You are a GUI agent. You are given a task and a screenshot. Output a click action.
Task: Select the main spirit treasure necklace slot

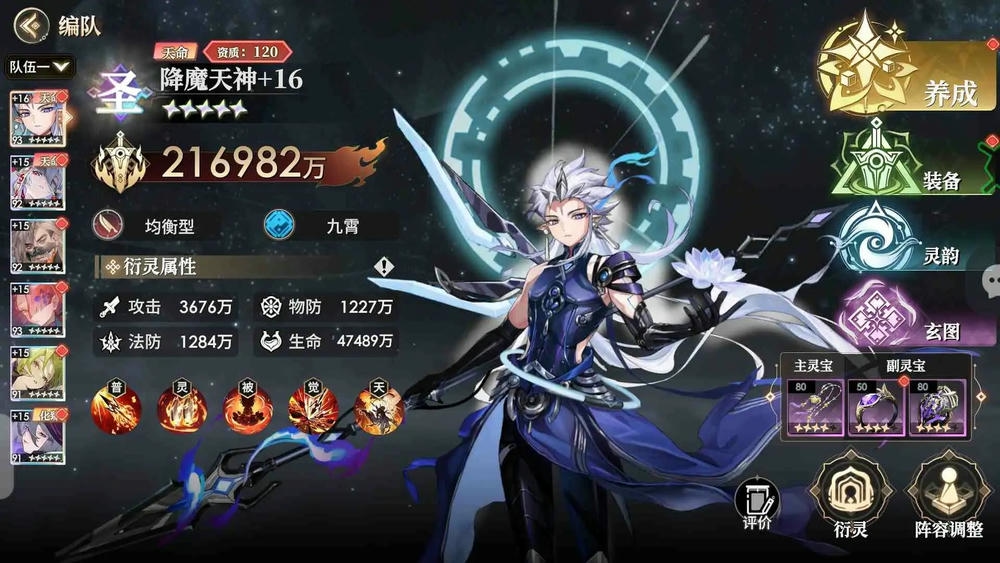click(x=812, y=405)
